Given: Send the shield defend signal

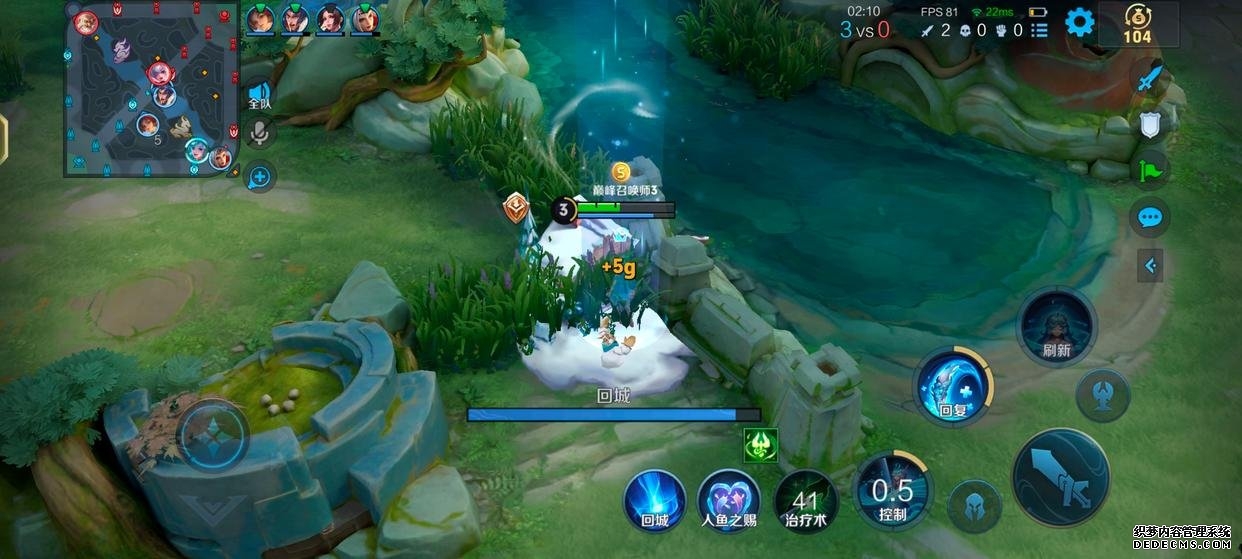Looking at the screenshot, I should click(x=1150, y=124).
